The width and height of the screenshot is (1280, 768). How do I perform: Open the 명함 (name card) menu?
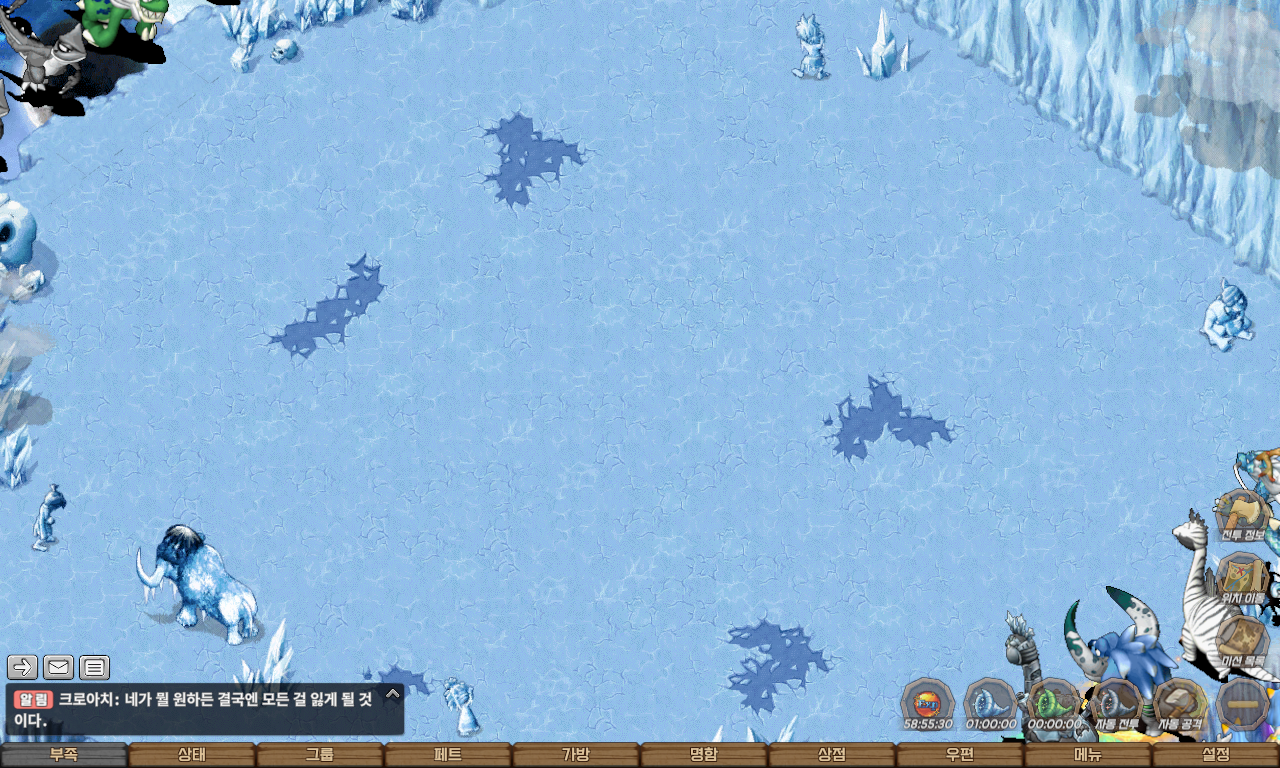coord(704,755)
